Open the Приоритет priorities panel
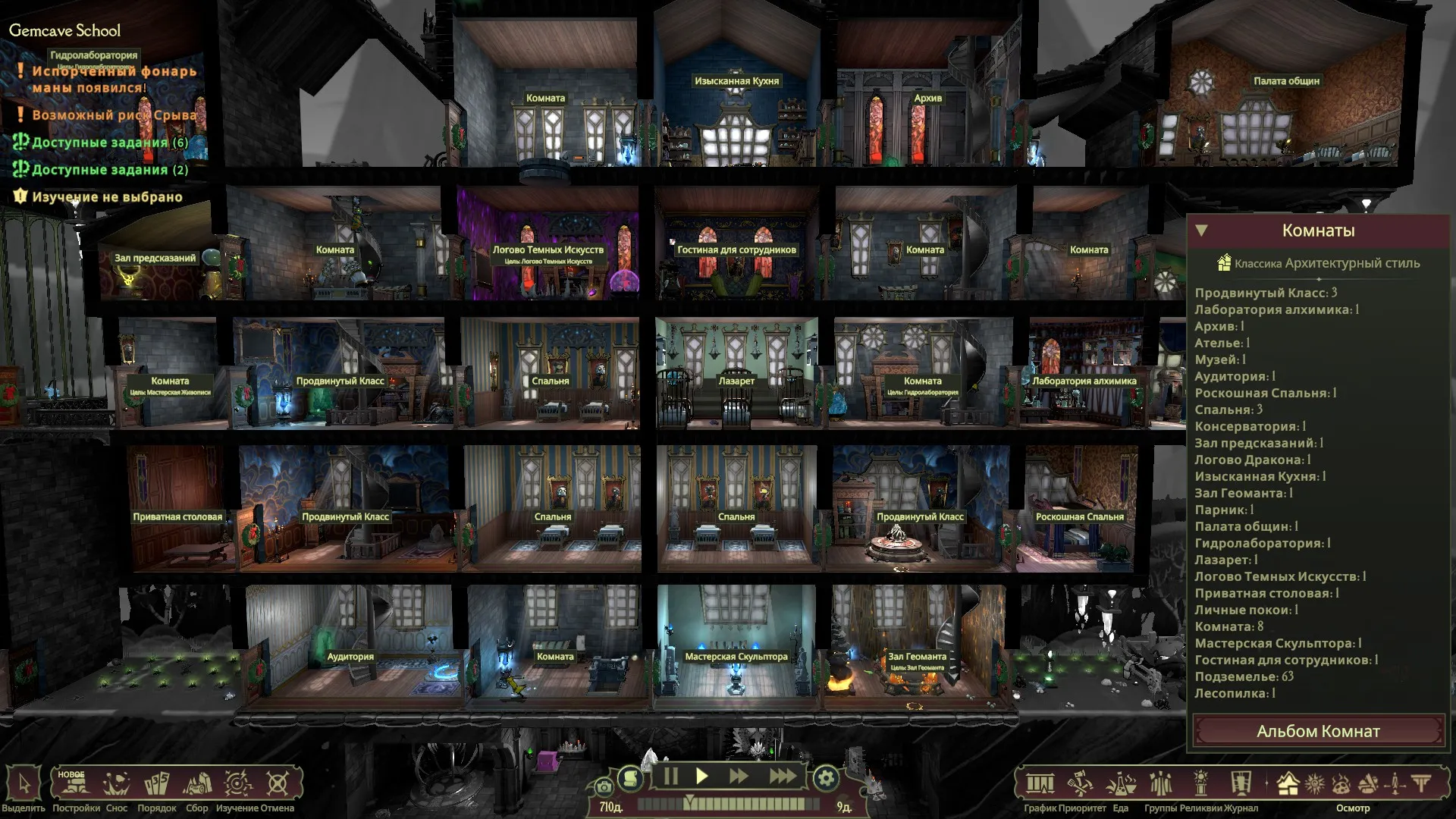Screen dimensions: 1456x819 [1081, 784]
